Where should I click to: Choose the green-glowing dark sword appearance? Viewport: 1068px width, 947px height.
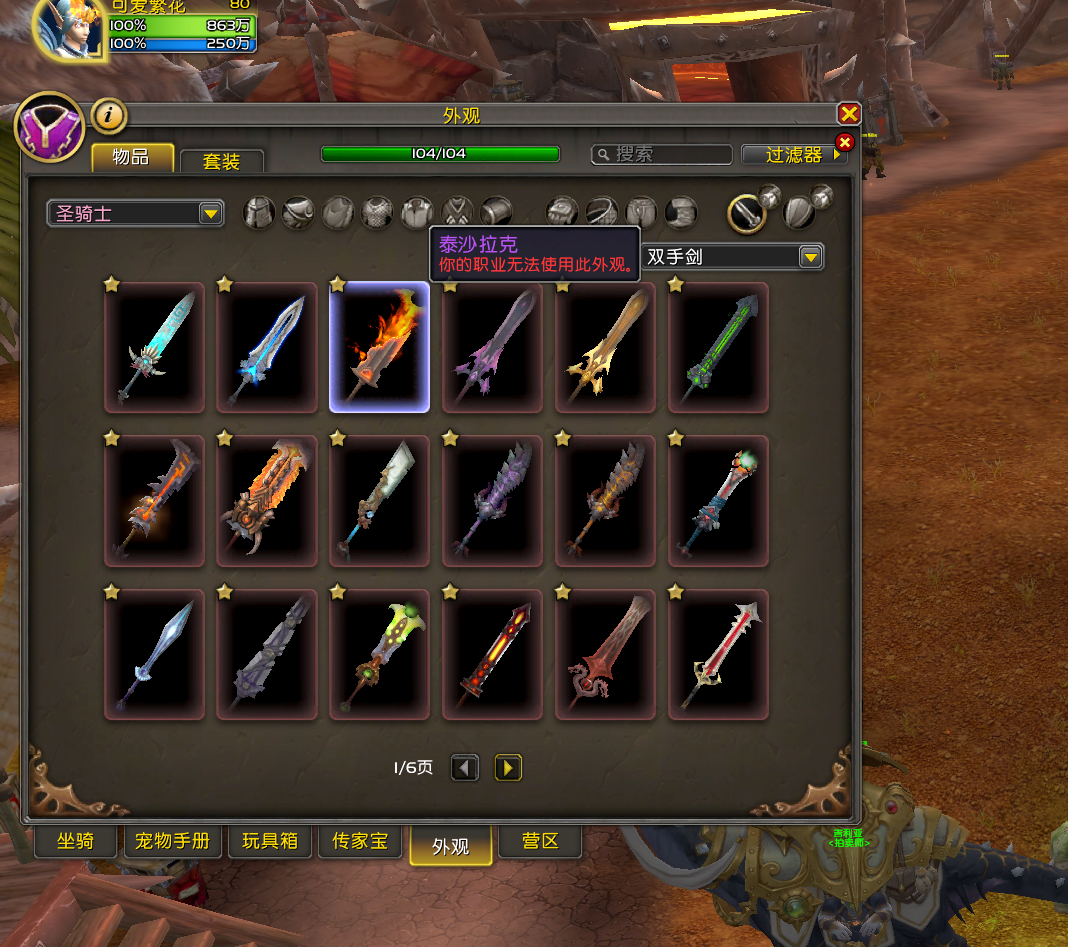718,347
